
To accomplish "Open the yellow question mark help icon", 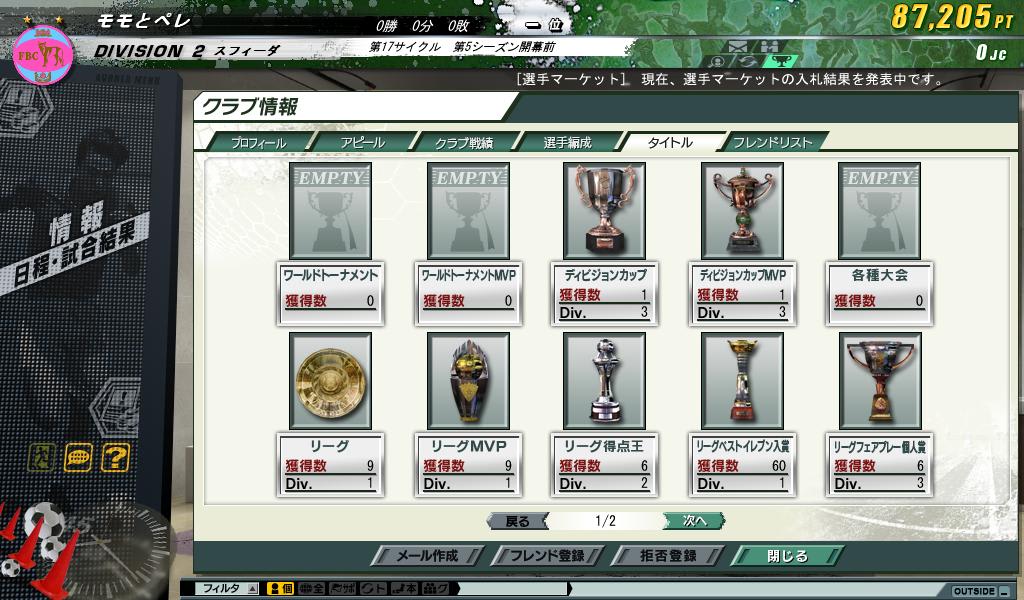I will tap(116, 458).
